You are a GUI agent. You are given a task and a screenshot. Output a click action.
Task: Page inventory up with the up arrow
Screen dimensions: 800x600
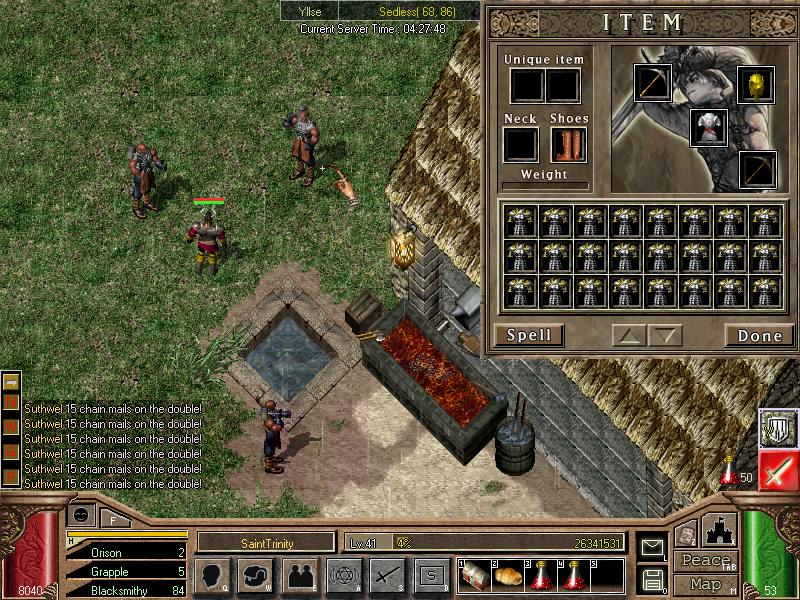630,336
